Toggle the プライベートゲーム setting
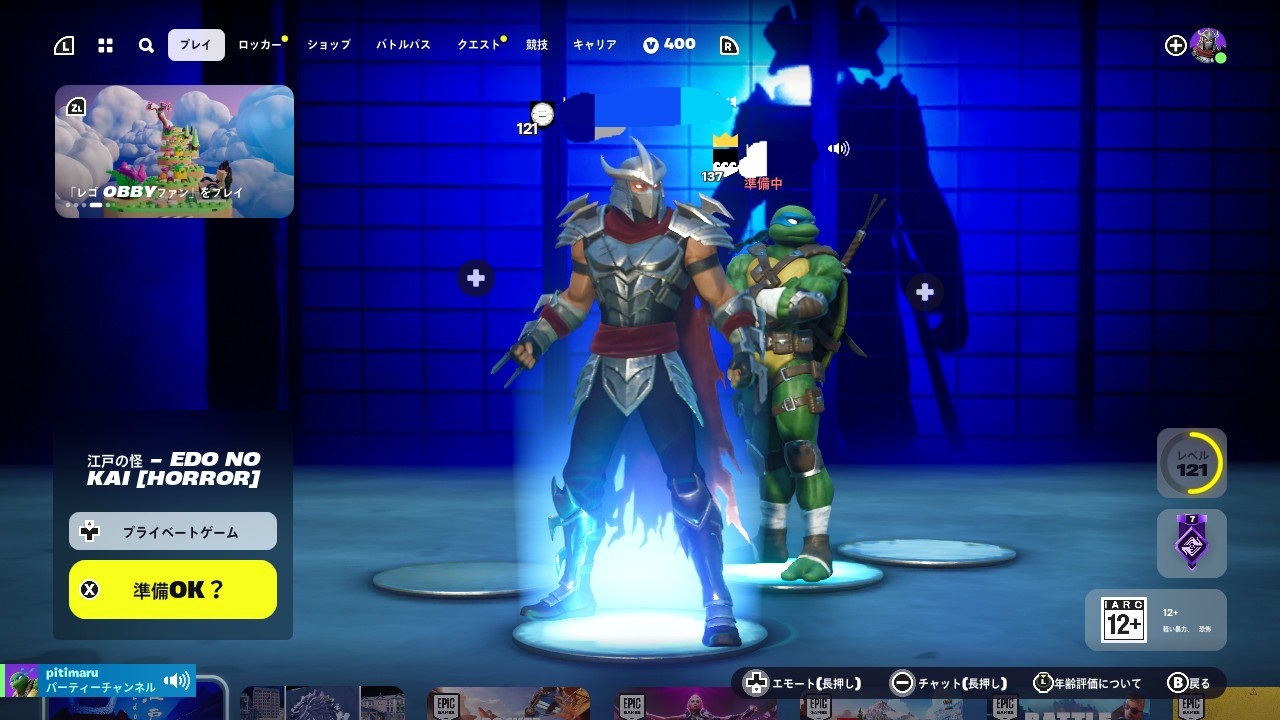Screen dimensions: 1280x720 pos(173,532)
